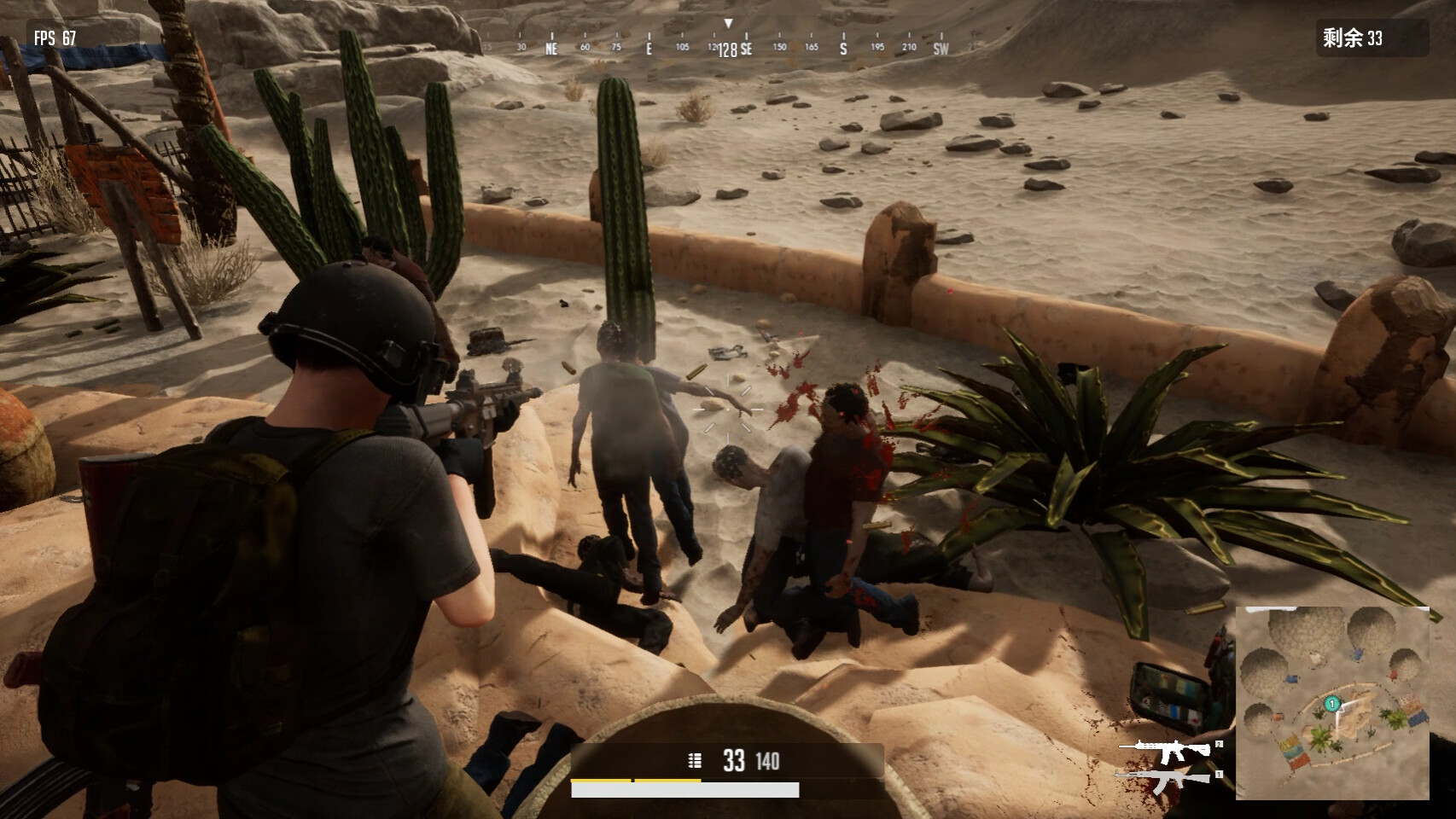Viewport: 1456px width, 819px height.
Task: Click the NE label on the compass
Action: [550, 49]
